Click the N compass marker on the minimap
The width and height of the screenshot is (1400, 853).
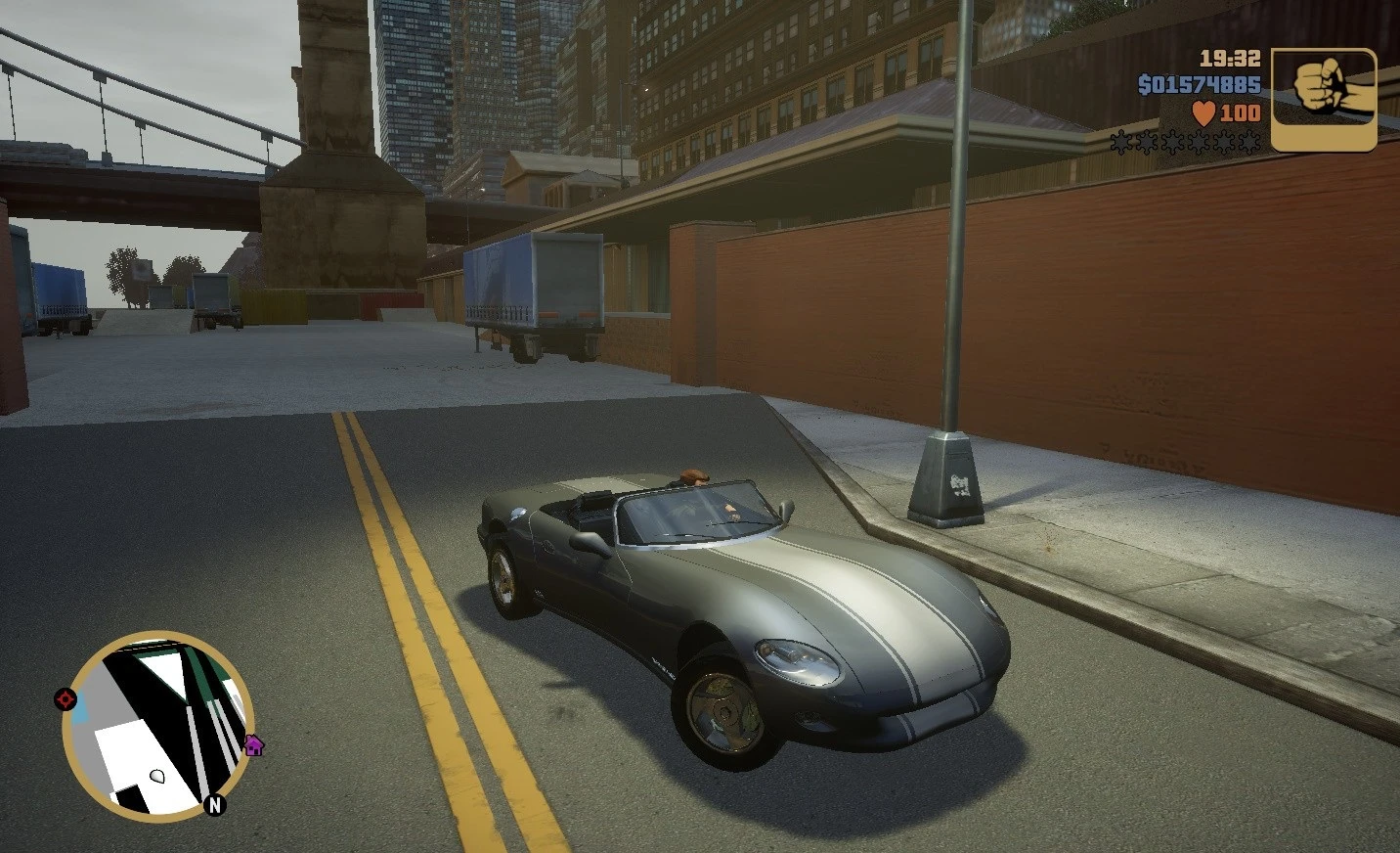[x=214, y=805]
